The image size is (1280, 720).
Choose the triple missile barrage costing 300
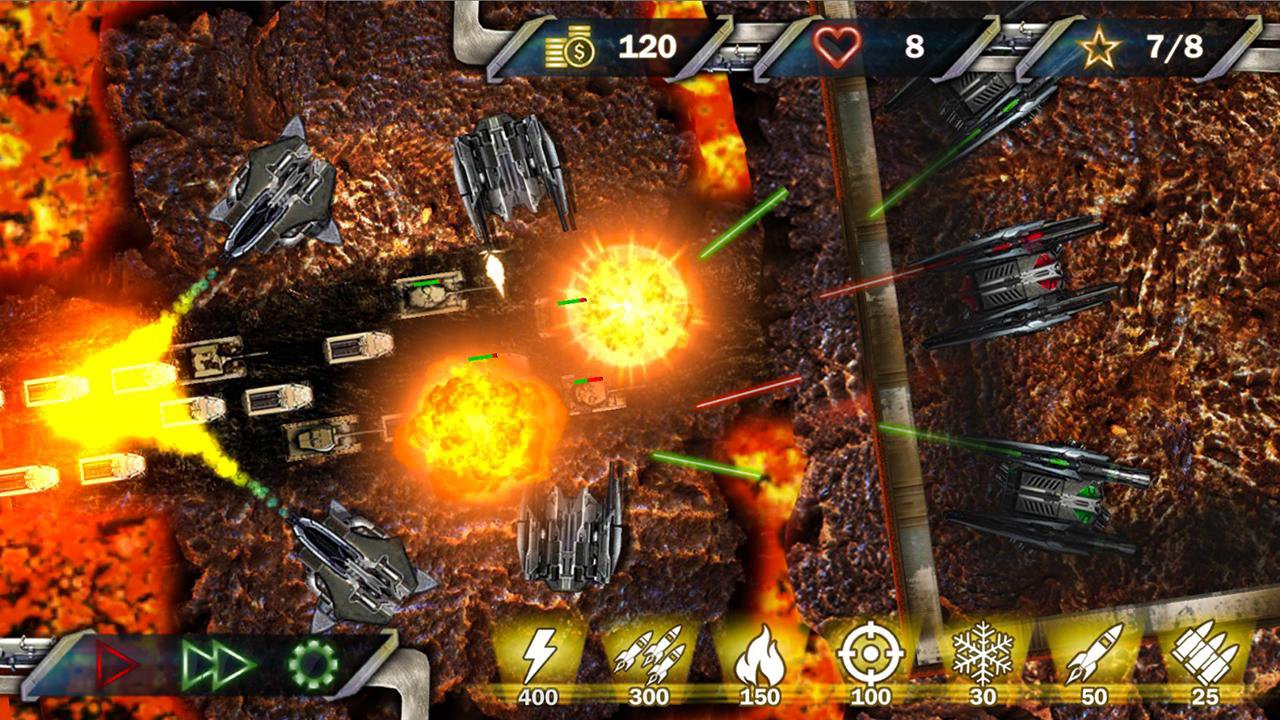649,657
